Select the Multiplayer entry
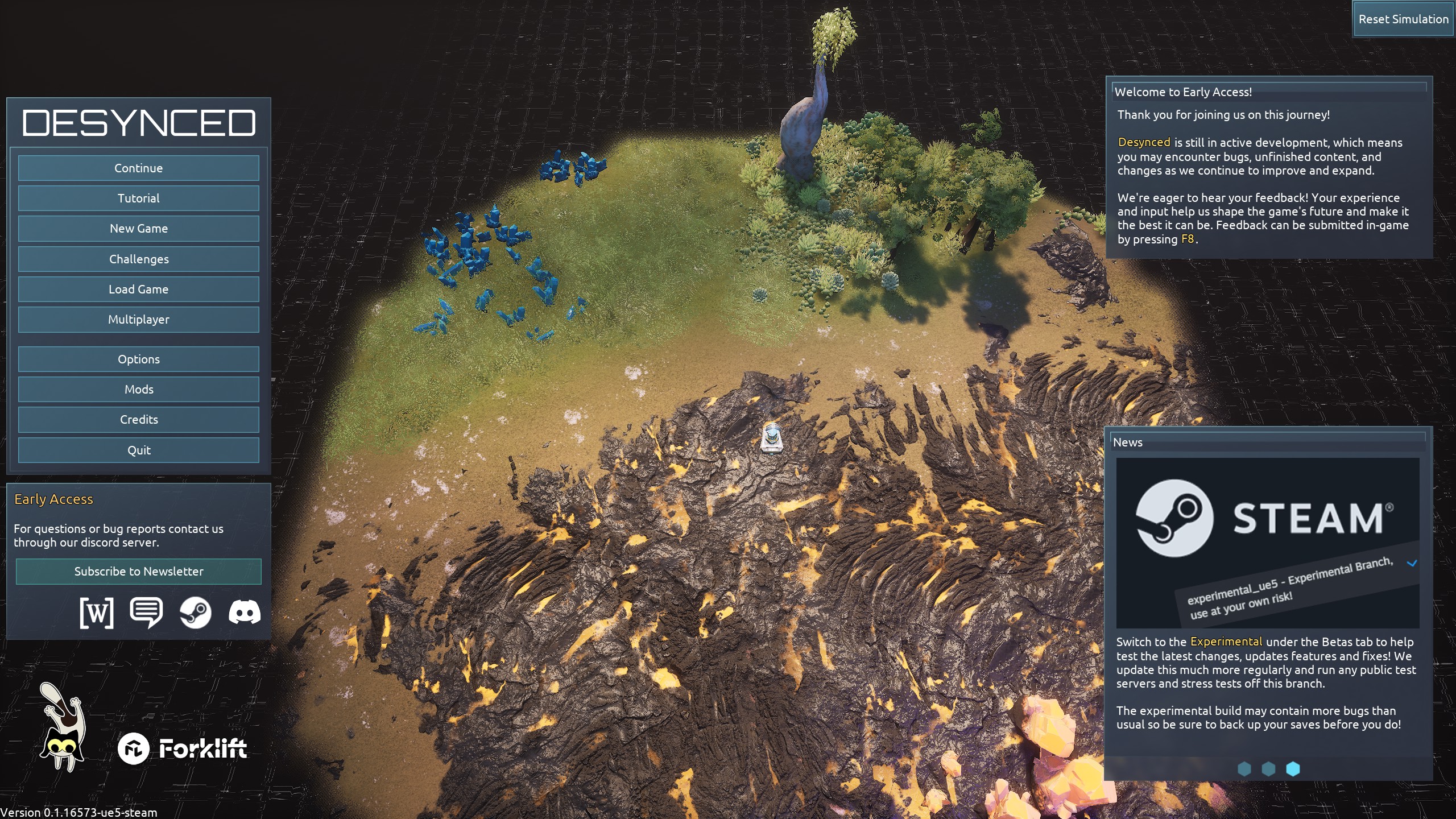Image resolution: width=1456 pixels, height=819 pixels. click(x=138, y=320)
